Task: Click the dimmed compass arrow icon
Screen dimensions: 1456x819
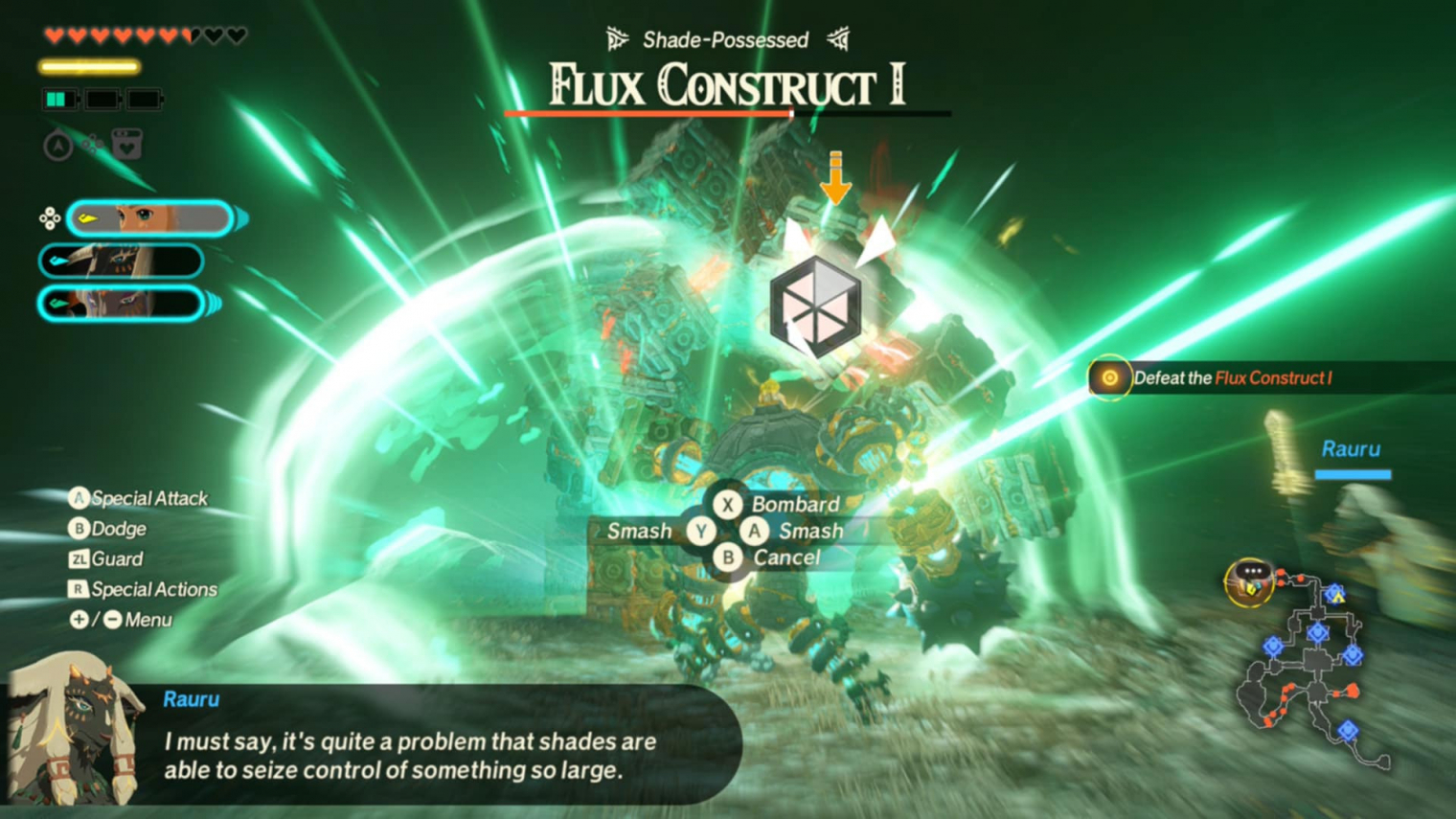Action: click(x=58, y=146)
